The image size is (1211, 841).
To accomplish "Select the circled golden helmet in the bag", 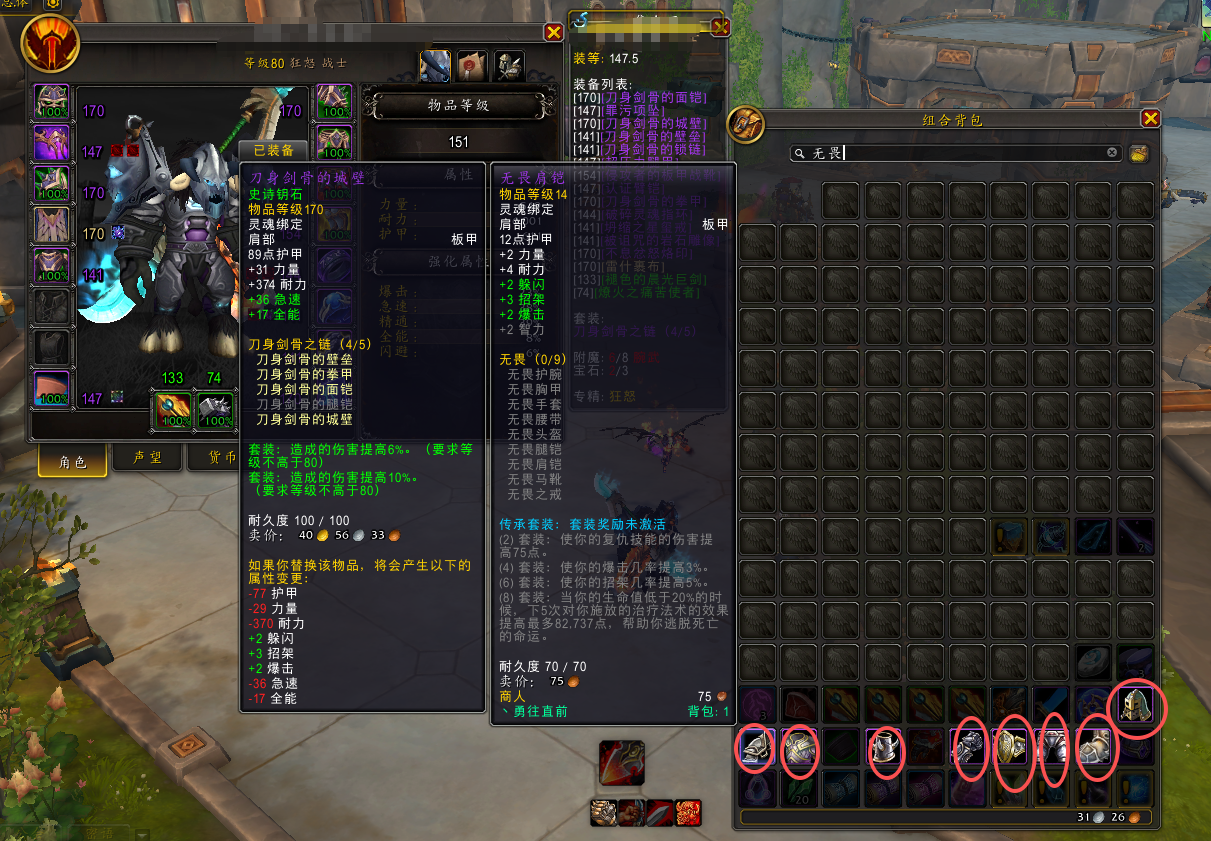I will 1137,706.
